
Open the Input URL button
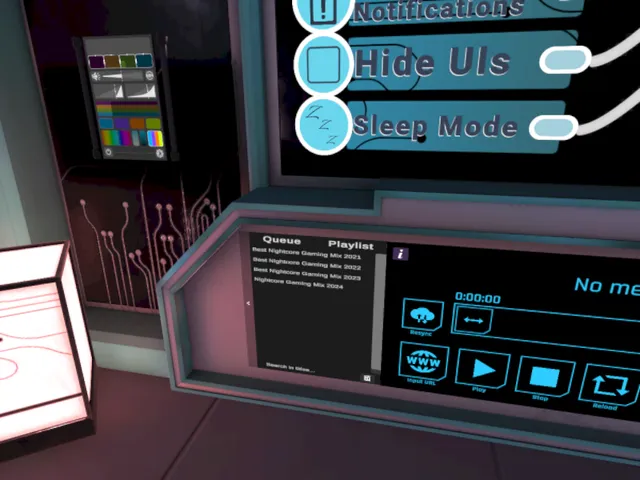423,363
